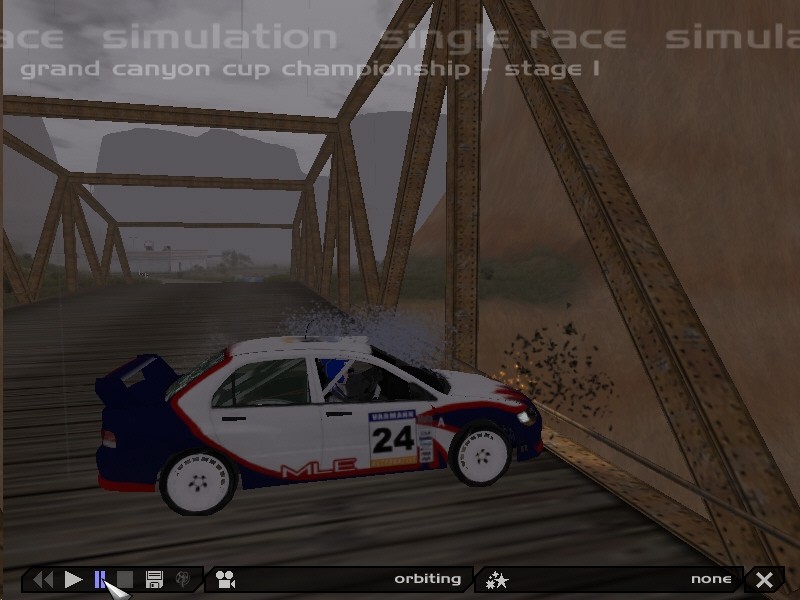Change the orbiting camera mode

338,579
